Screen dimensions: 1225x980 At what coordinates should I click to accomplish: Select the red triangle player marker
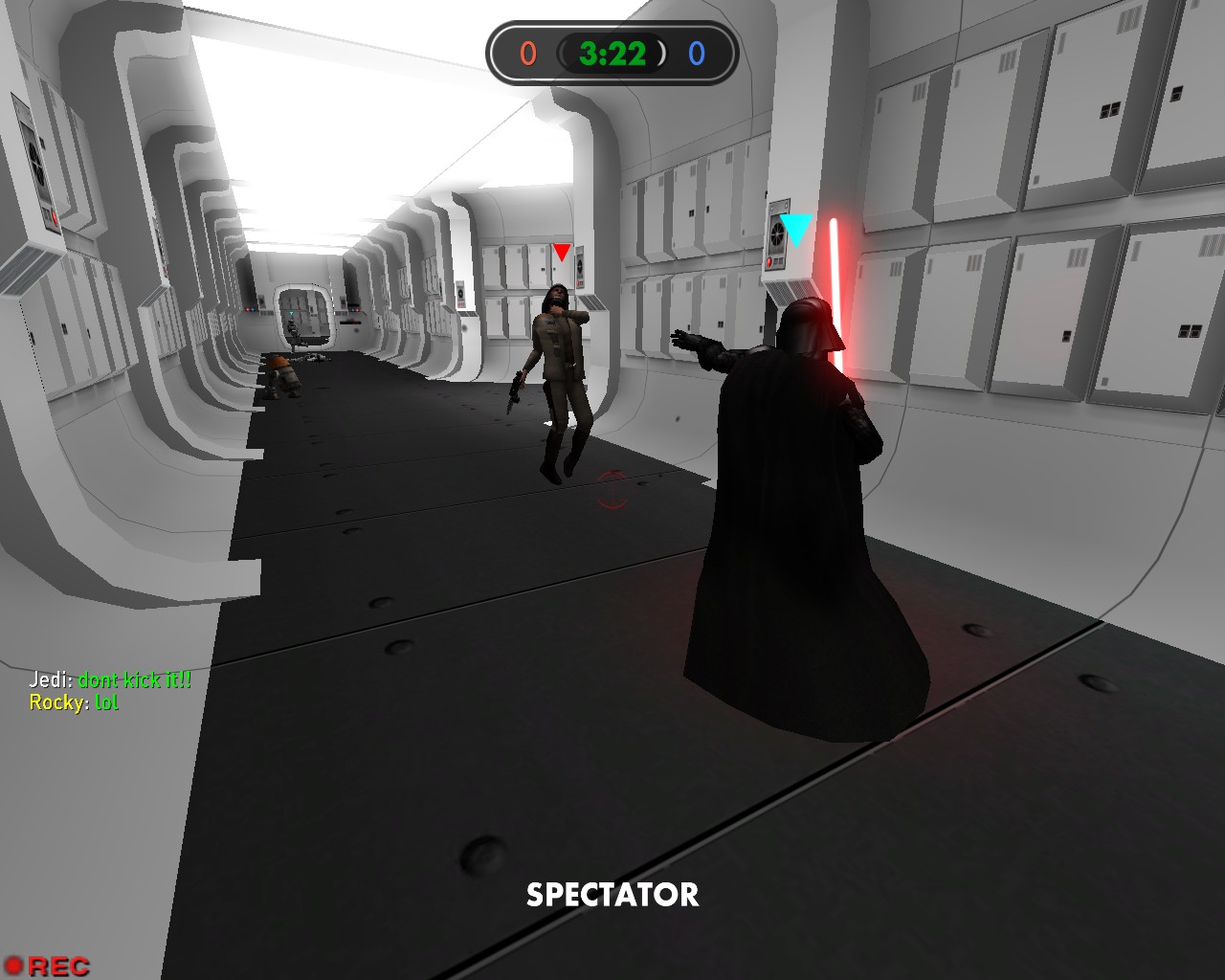pyautogui.click(x=562, y=252)
